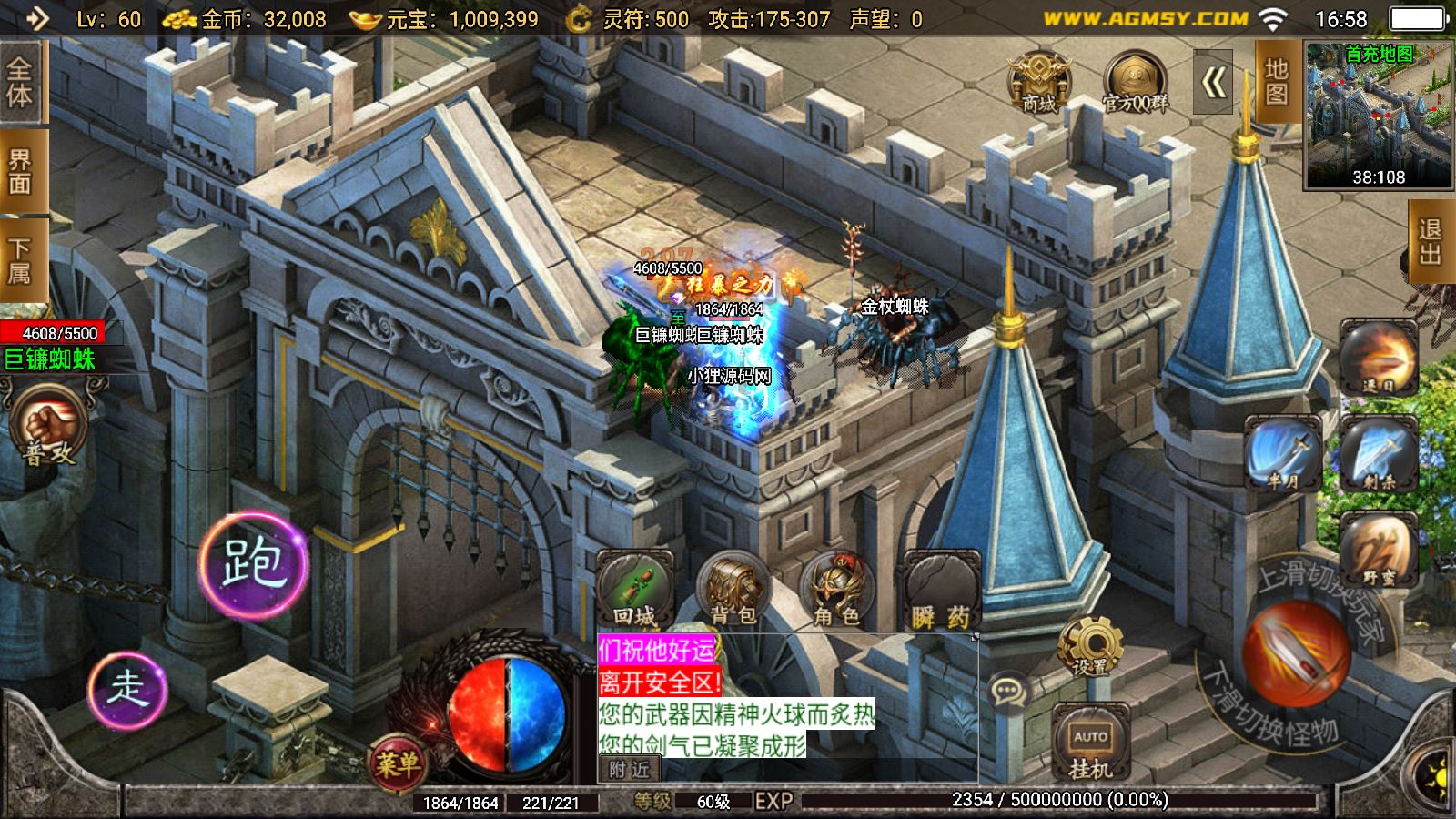This screenshot has height=819, width=1456.
Task: Tap the 退出 exit button
Action: [1431, 241]
